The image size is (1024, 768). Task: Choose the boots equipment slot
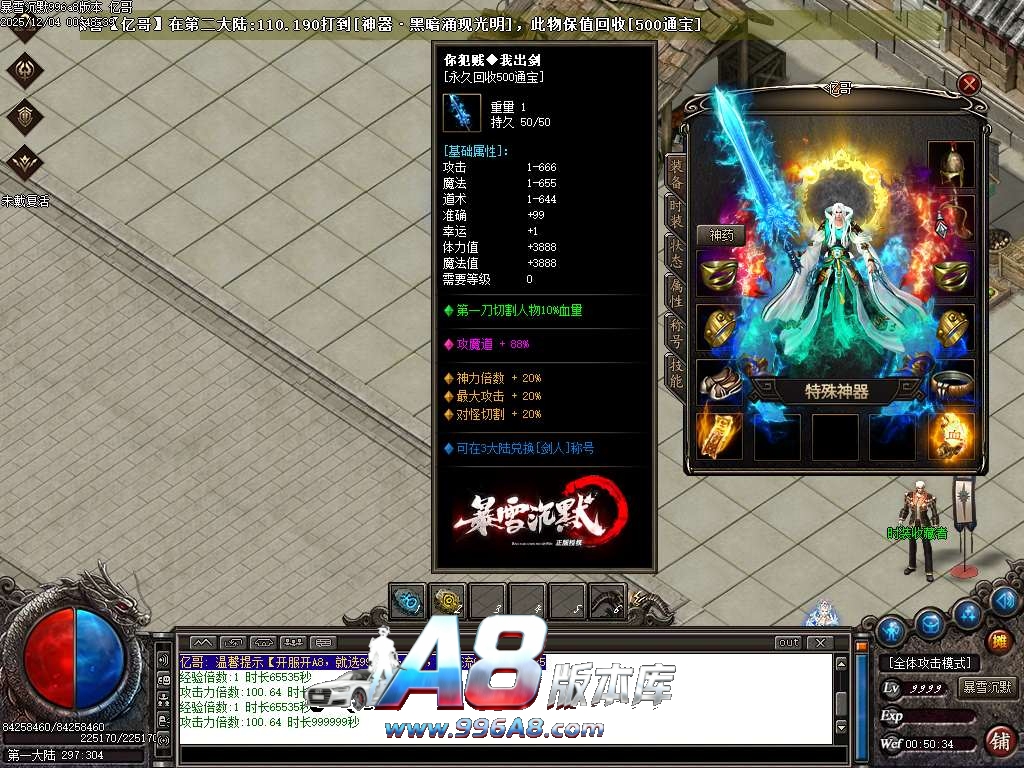(x=719, y=383)
